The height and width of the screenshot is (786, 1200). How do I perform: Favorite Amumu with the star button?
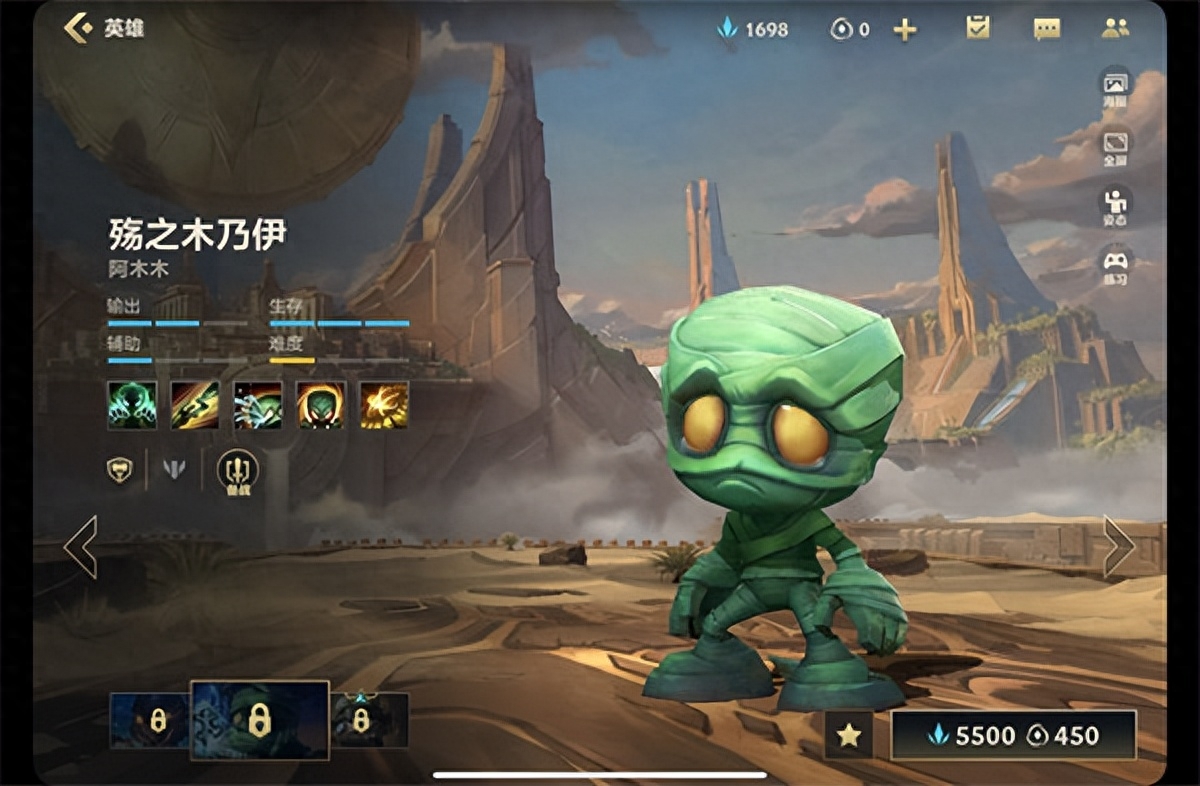coord(849,736)
